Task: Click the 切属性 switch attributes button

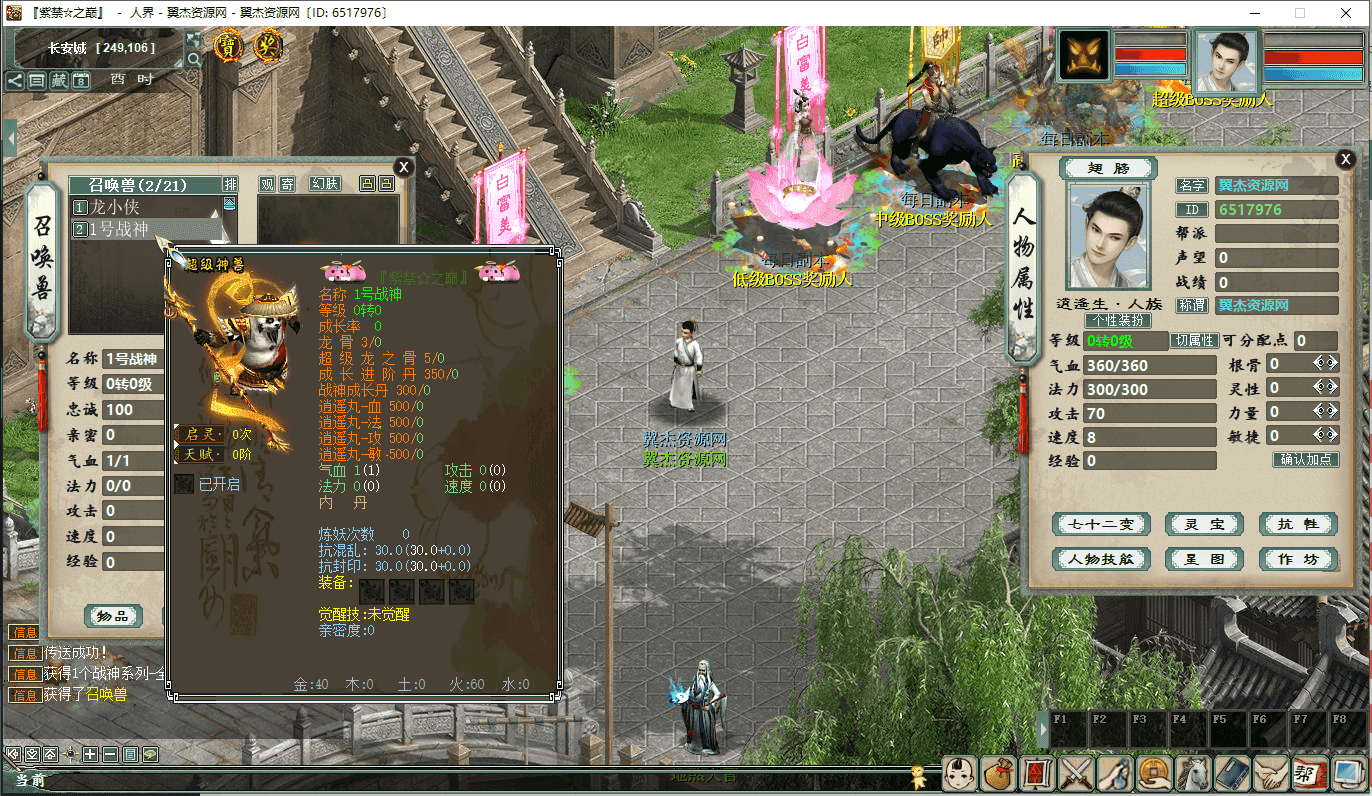Action: 1195,341
